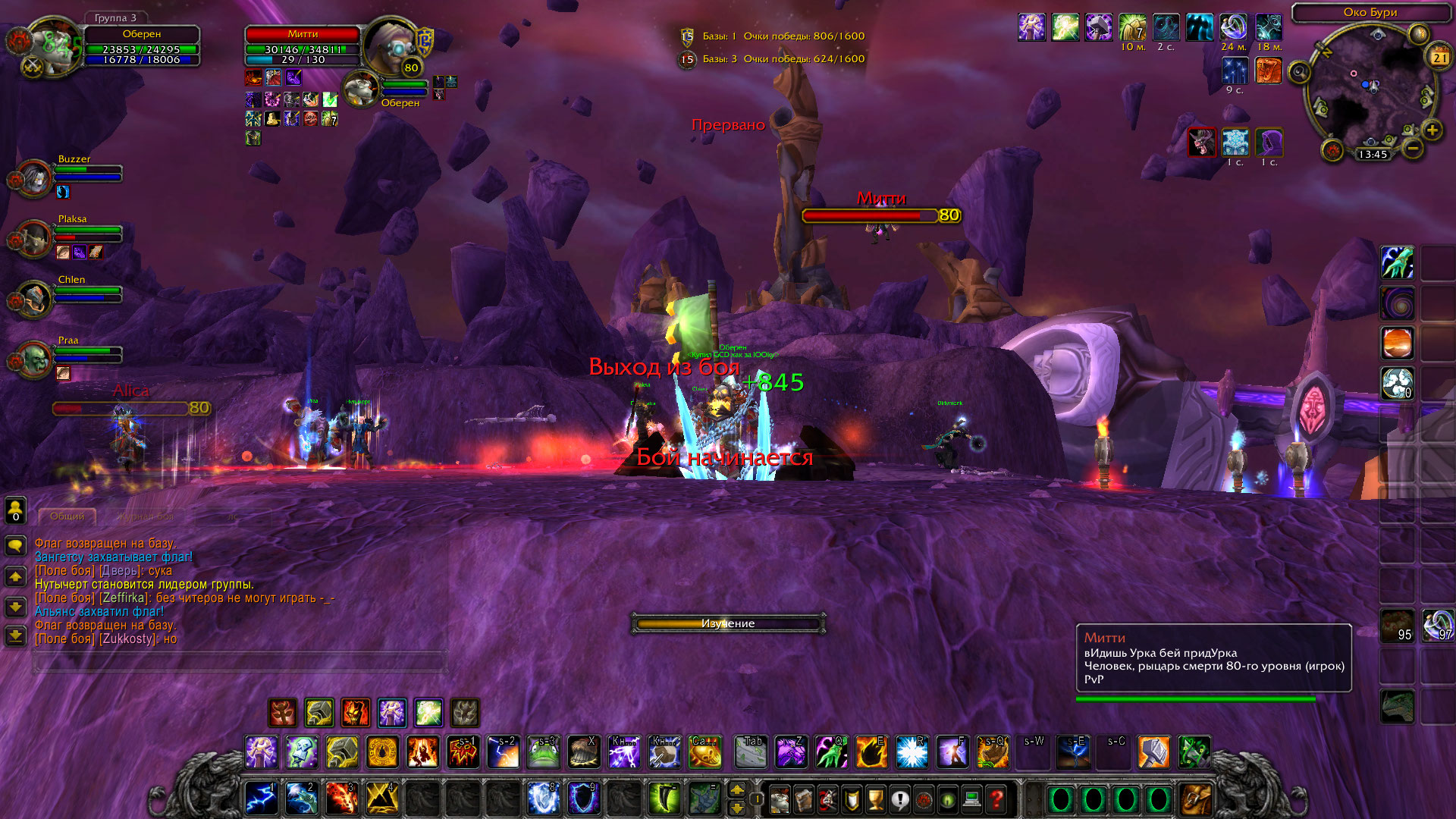The width and height of the screenshot is (1456, 819).
Task: Select party member Plaksa's portrait
Action: tap(33, 239)
